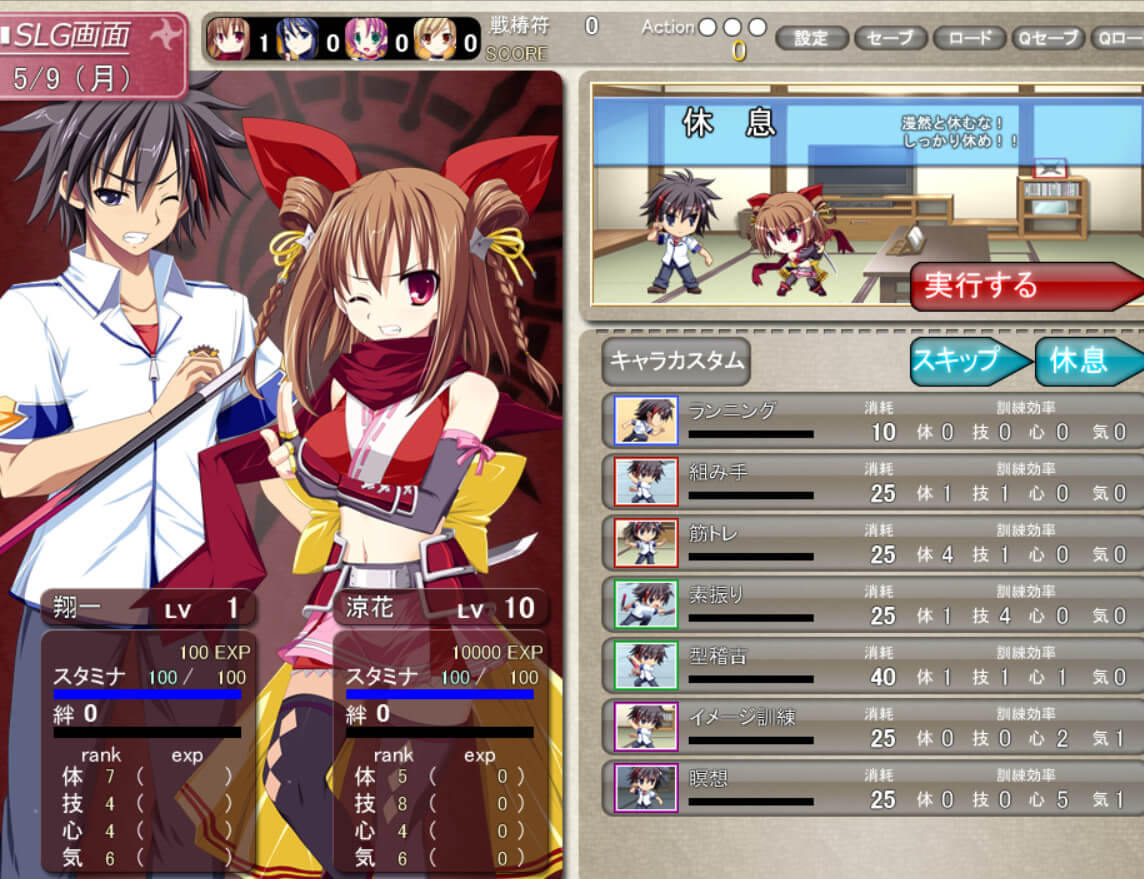This screenshot has width=1144, height=879.
Task: Select the blue-haired girl portrait in top bar
Action: click(x=297, y=40)
